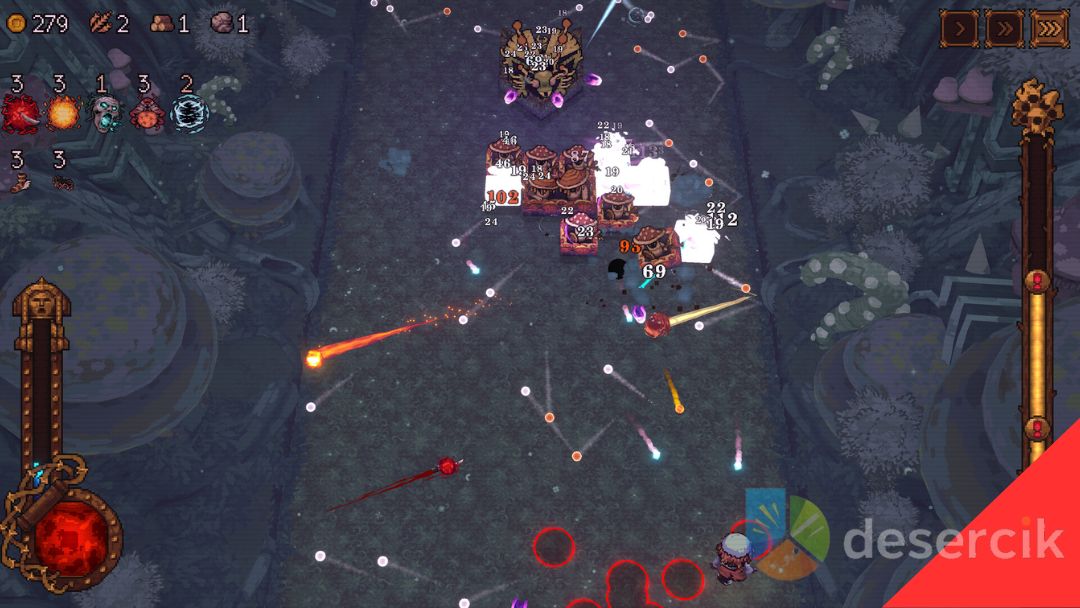Activate the dark vortex orb icon

(188, 114)
